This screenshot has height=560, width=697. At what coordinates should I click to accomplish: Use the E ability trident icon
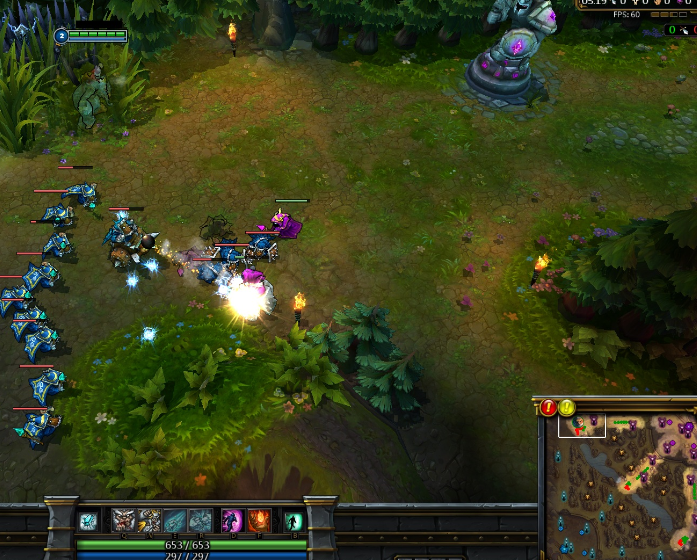click(174, 520)
